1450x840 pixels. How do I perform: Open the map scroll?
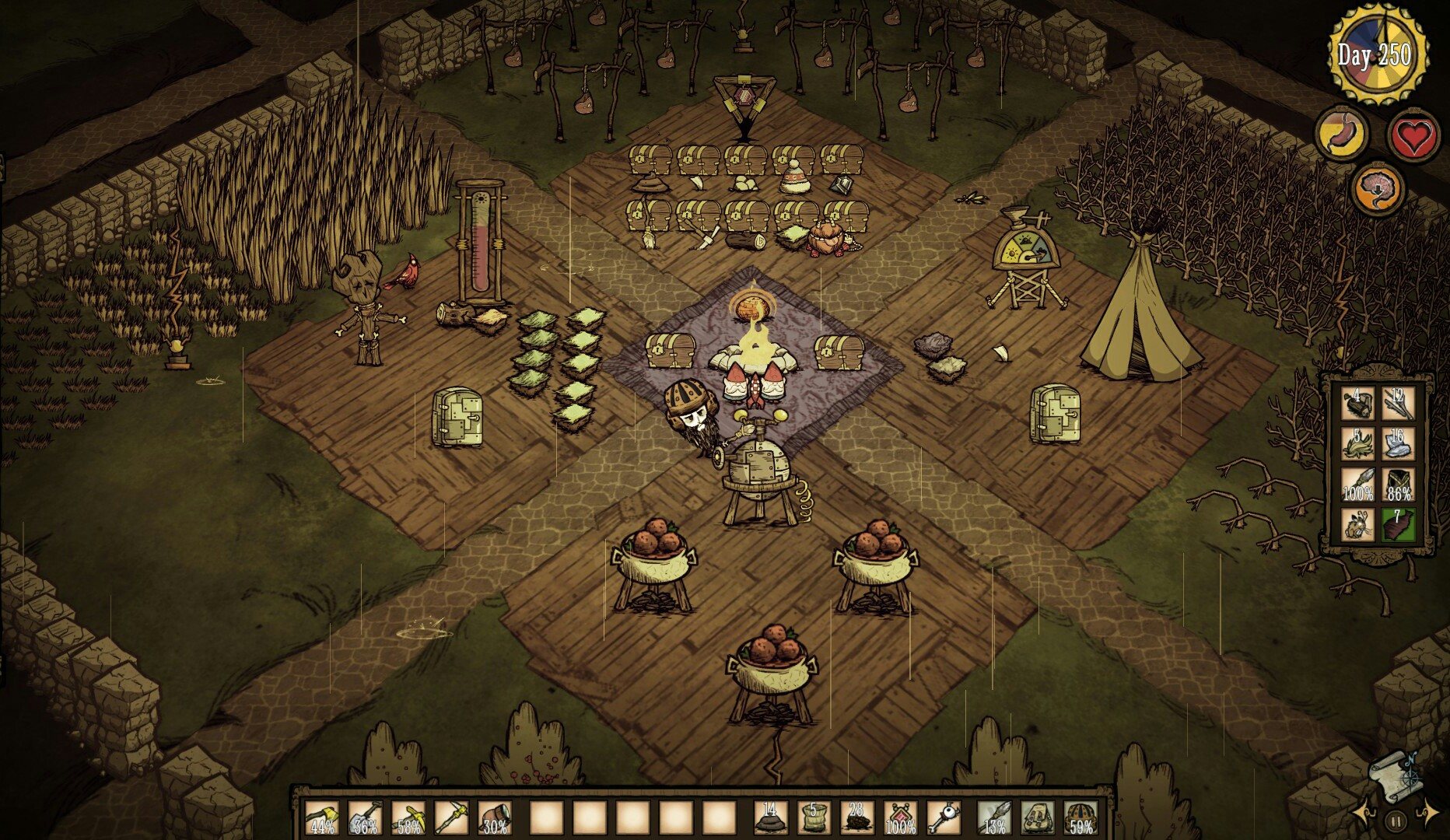coord(1396,778)
